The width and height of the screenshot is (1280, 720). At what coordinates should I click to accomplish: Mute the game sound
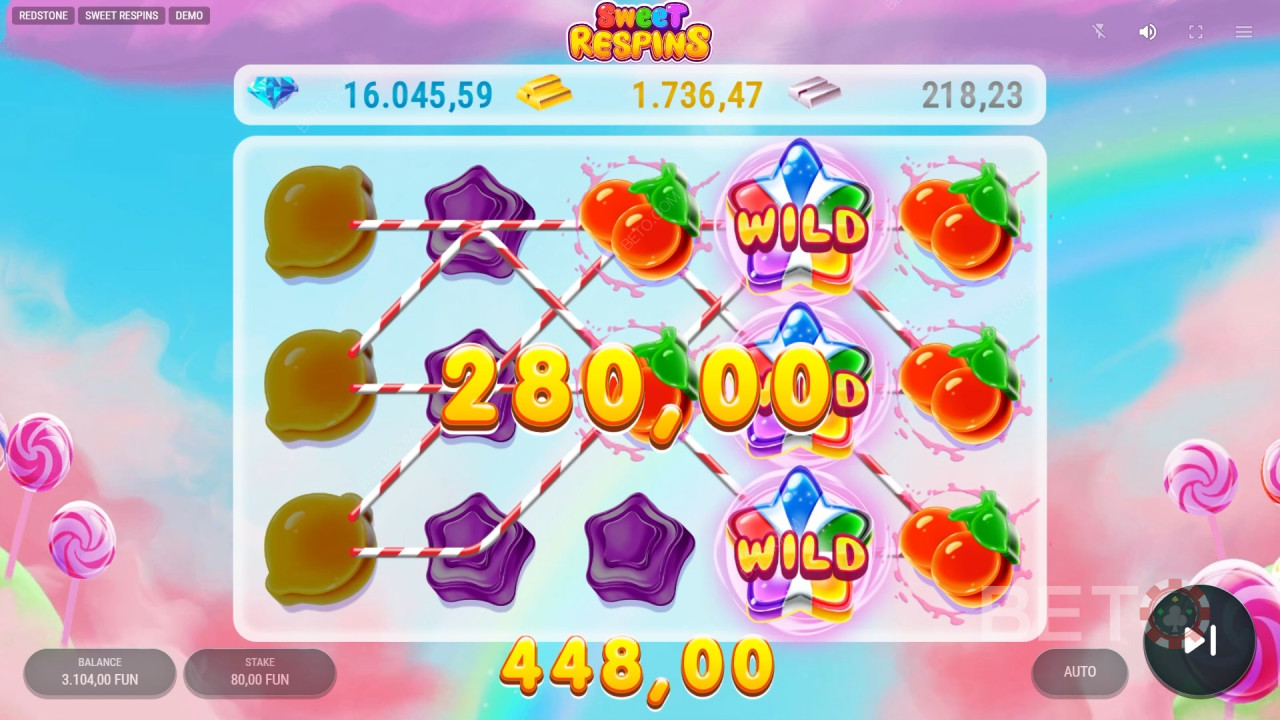(x=1147, y=31)
